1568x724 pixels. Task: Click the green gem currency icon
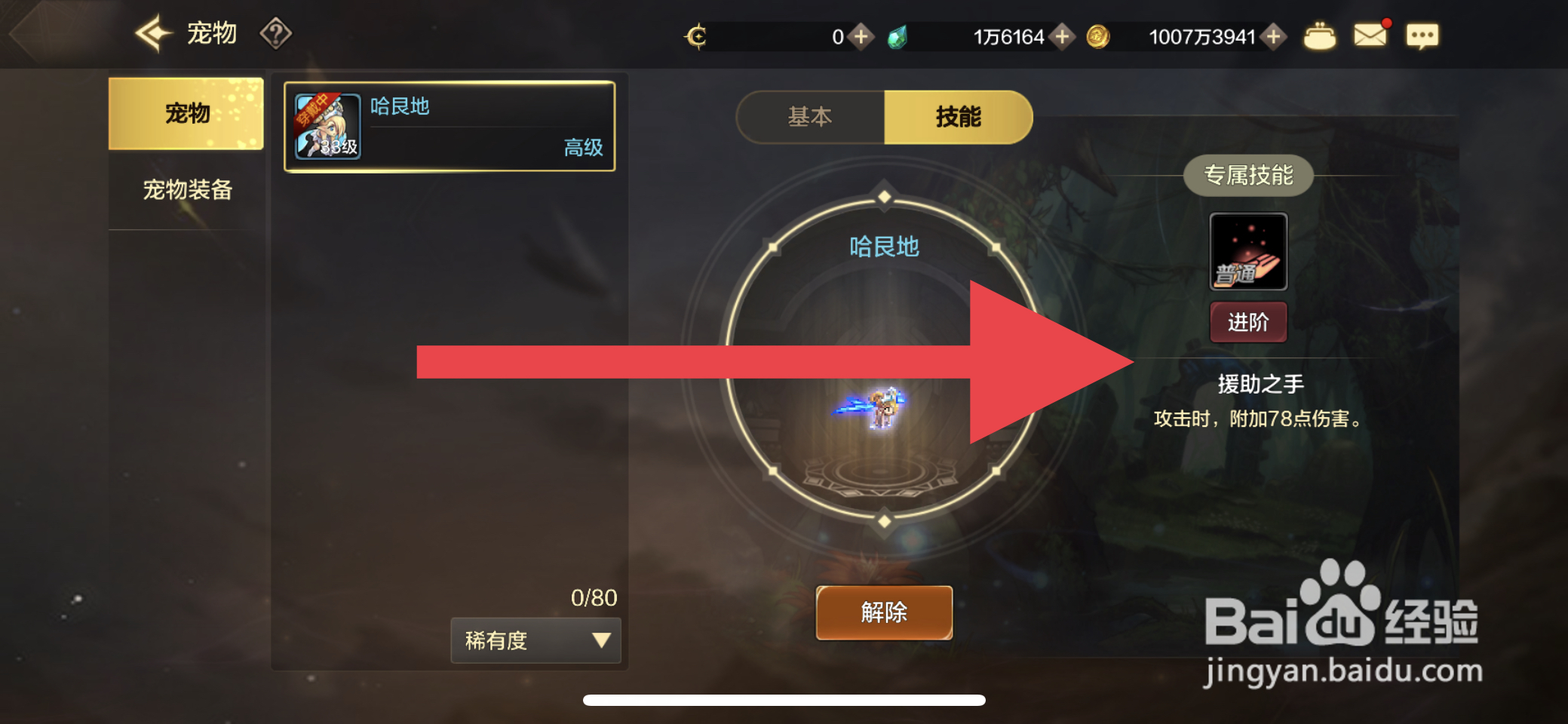click(x=899, y=35)
